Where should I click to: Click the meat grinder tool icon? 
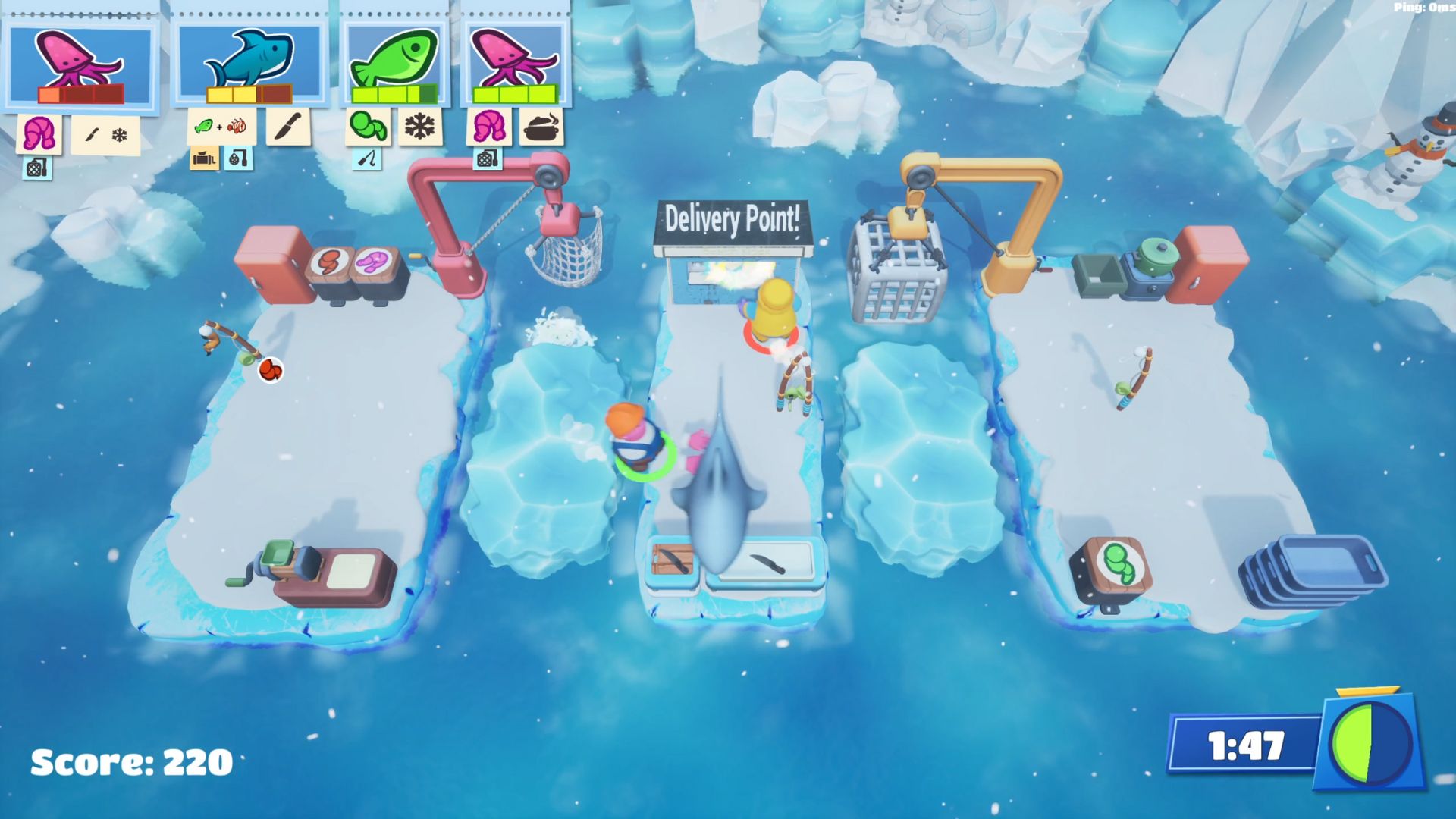pyautogui.click(x=204, y=158)
